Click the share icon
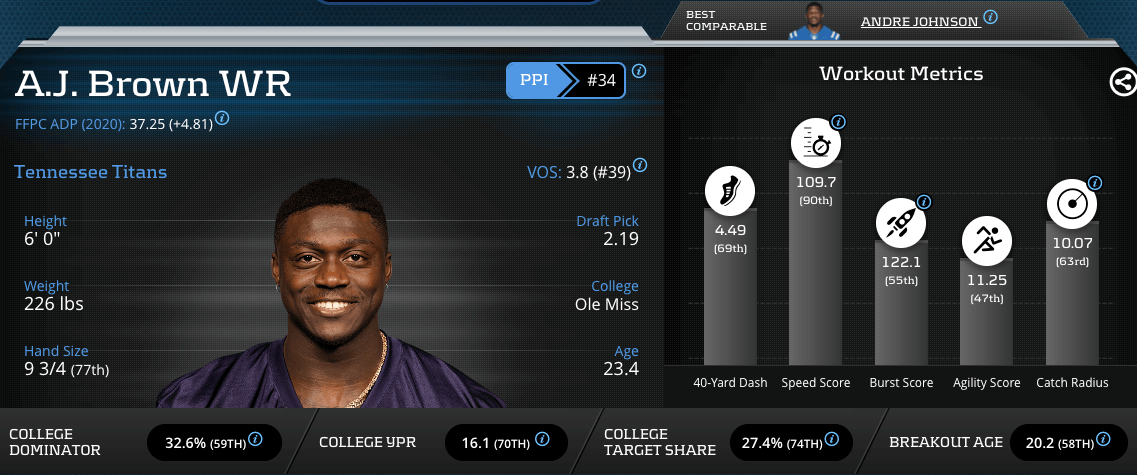Image resolution: width=1137 pixels, height=475 pixels. click(x=1123, y=82)
